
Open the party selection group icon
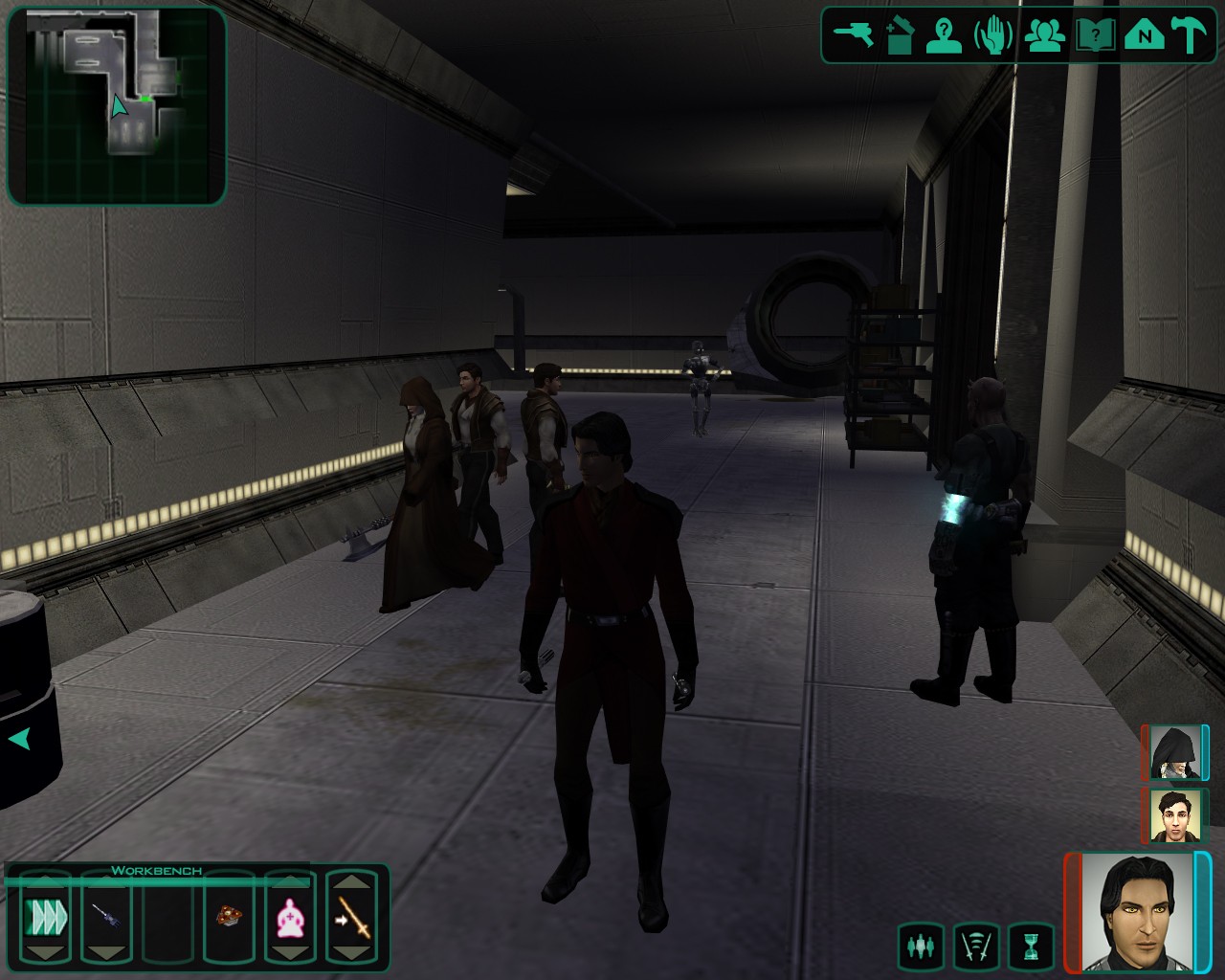pos(1046,36)
